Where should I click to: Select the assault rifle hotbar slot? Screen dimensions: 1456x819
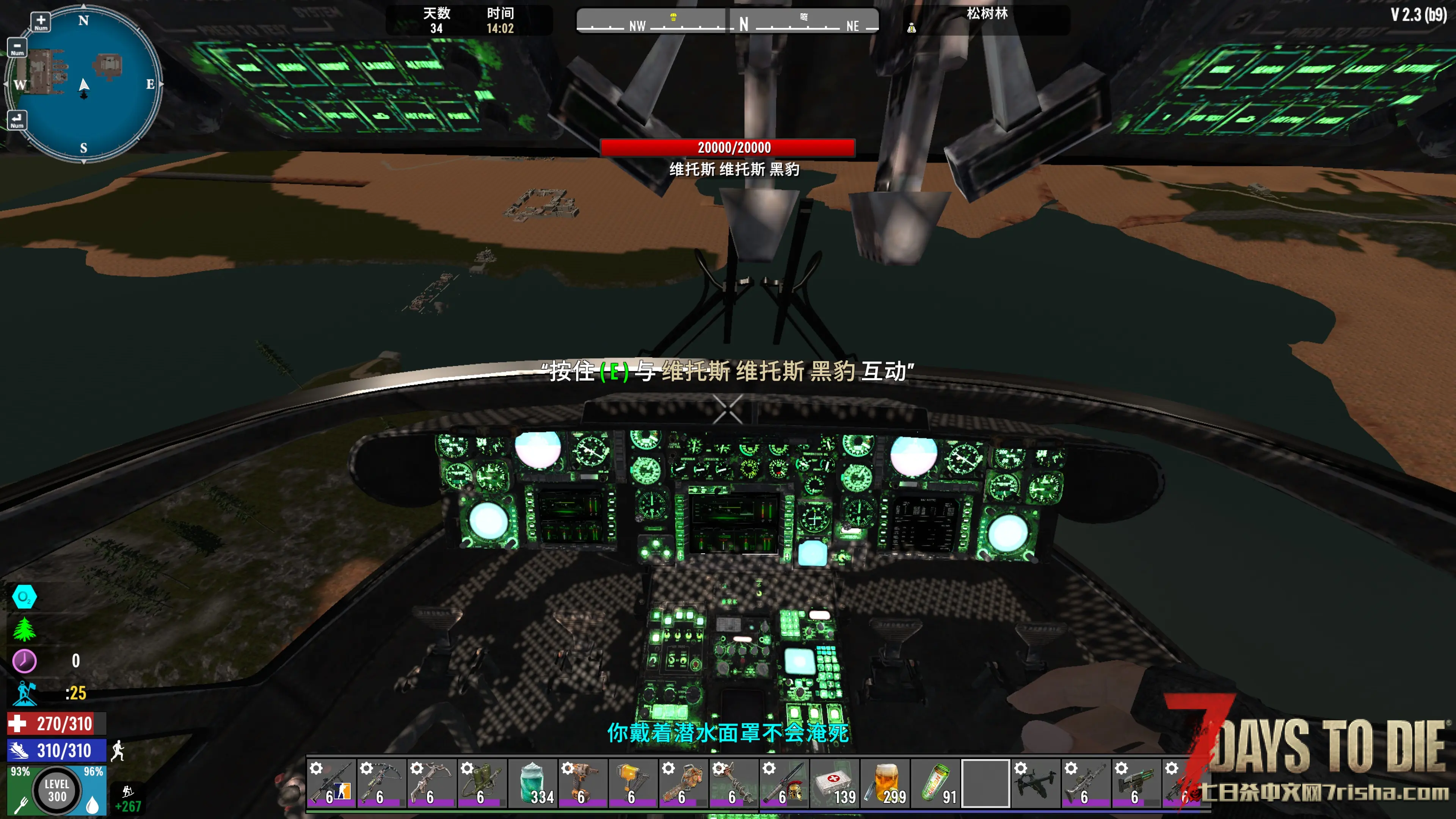[331, 783]
